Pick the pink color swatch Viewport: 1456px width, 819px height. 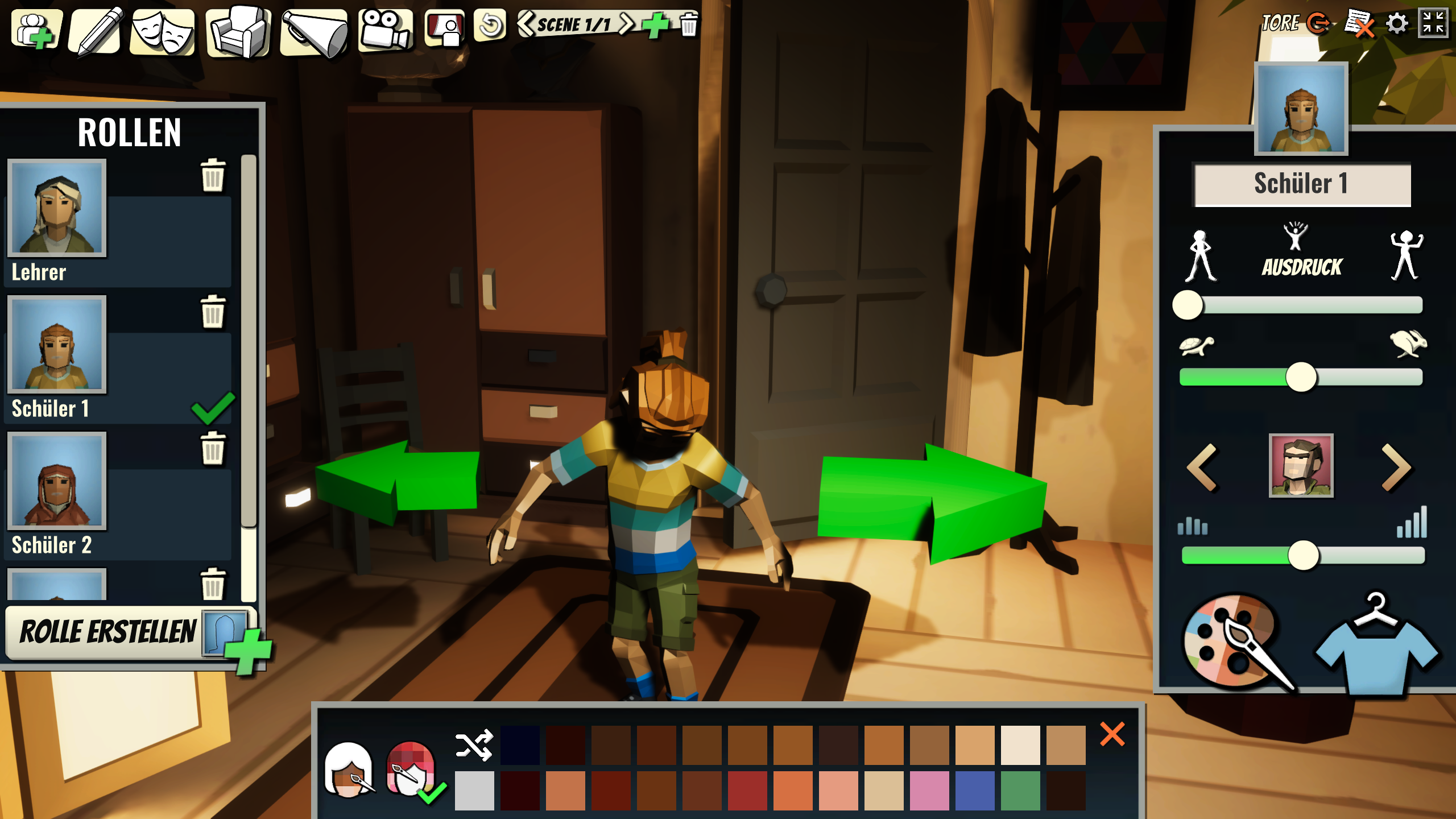929,791
